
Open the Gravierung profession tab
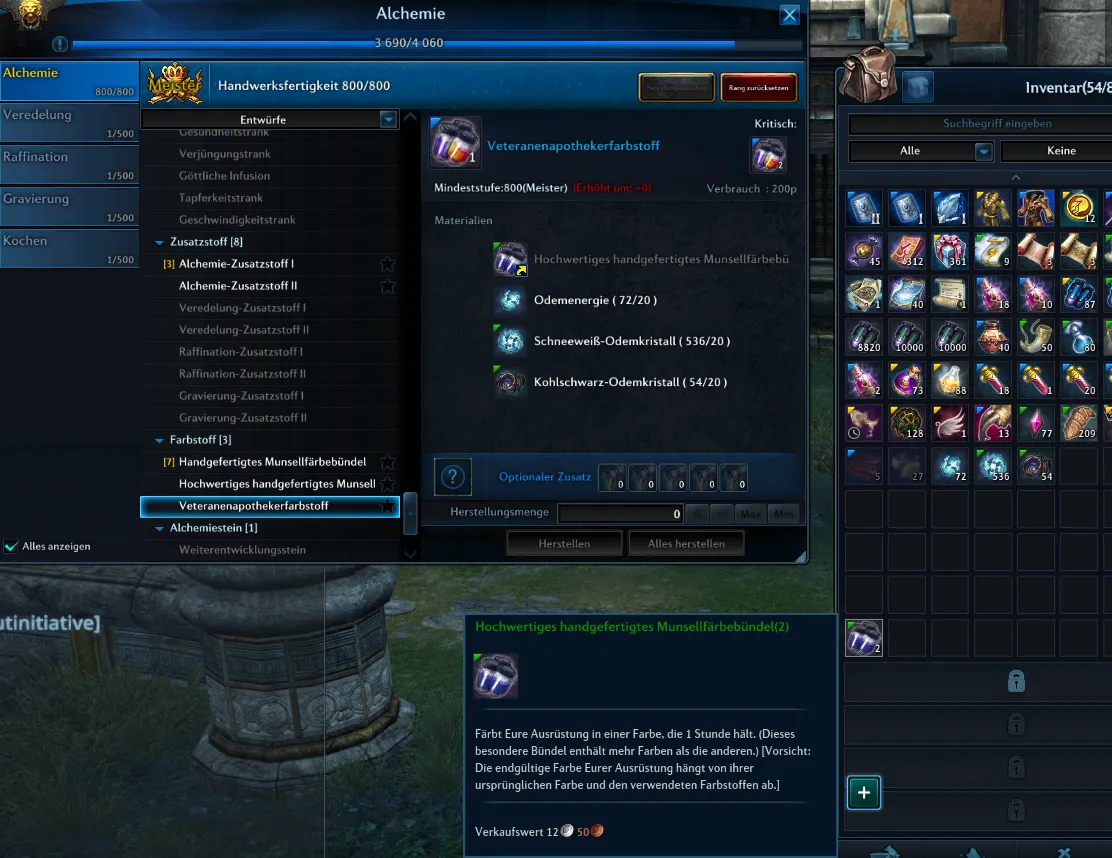pos(68,206)
